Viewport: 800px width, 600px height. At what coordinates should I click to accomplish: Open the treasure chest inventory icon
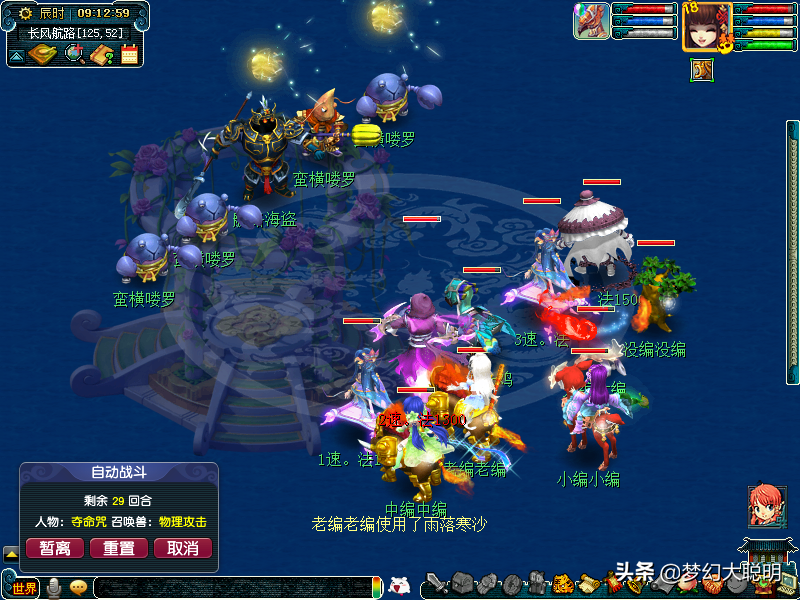(x=461, y=584)
